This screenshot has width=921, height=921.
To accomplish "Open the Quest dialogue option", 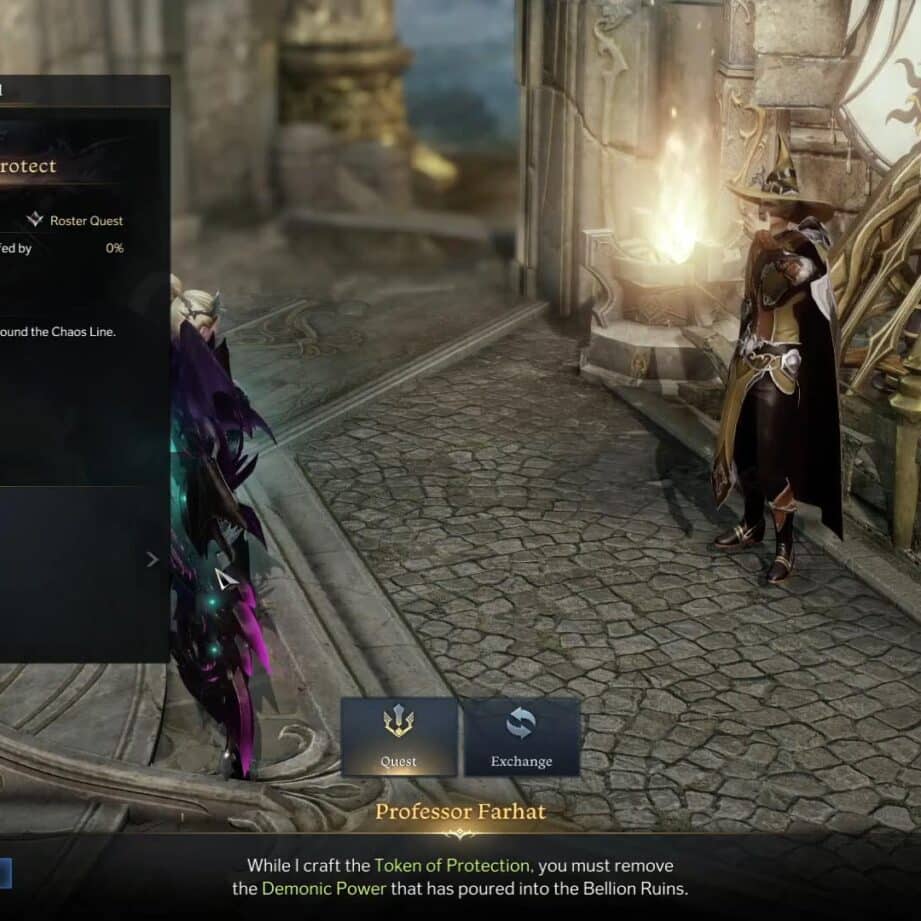I will 398,736.
